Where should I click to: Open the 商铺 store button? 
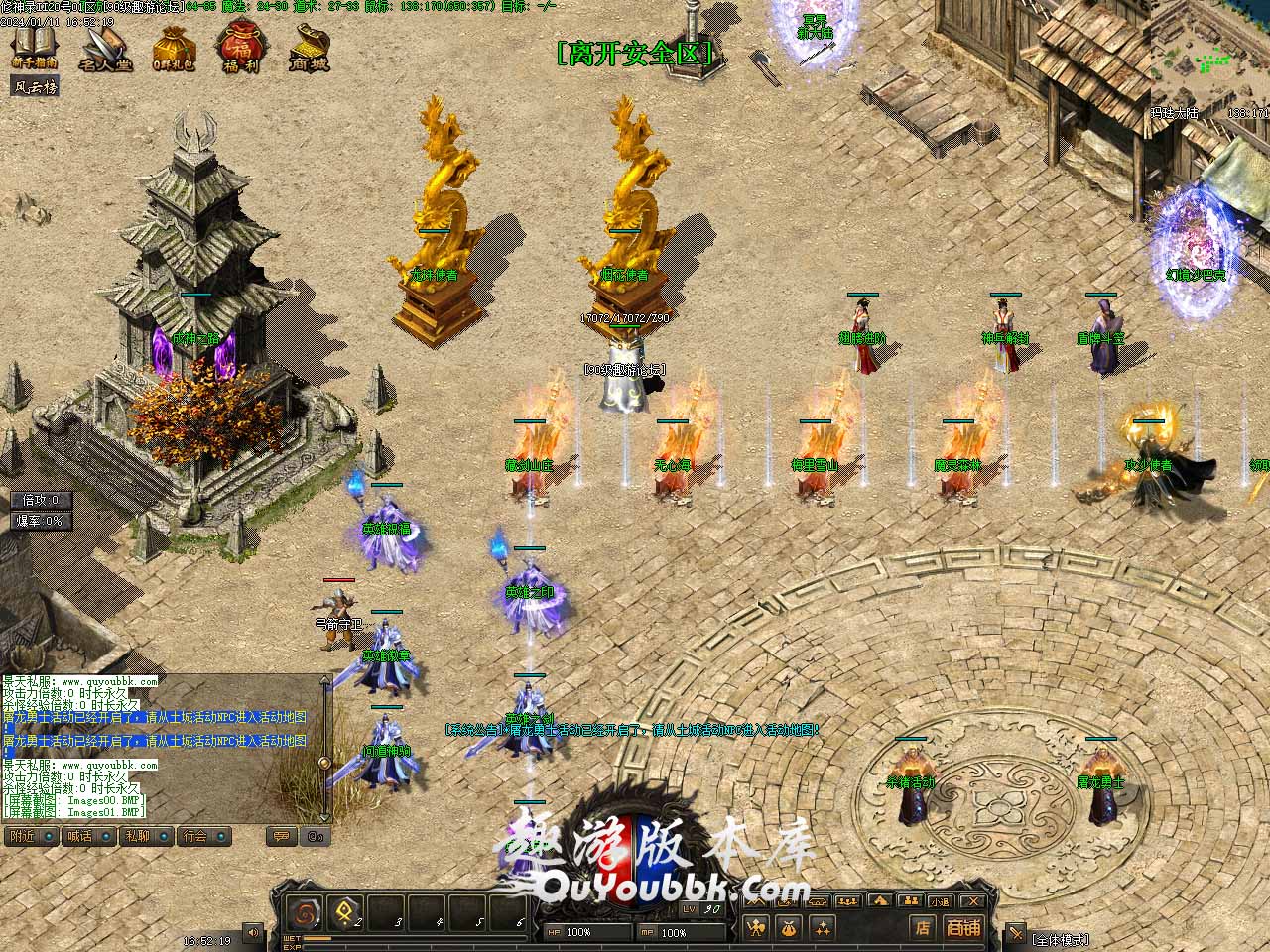click(x=963, y=929)
